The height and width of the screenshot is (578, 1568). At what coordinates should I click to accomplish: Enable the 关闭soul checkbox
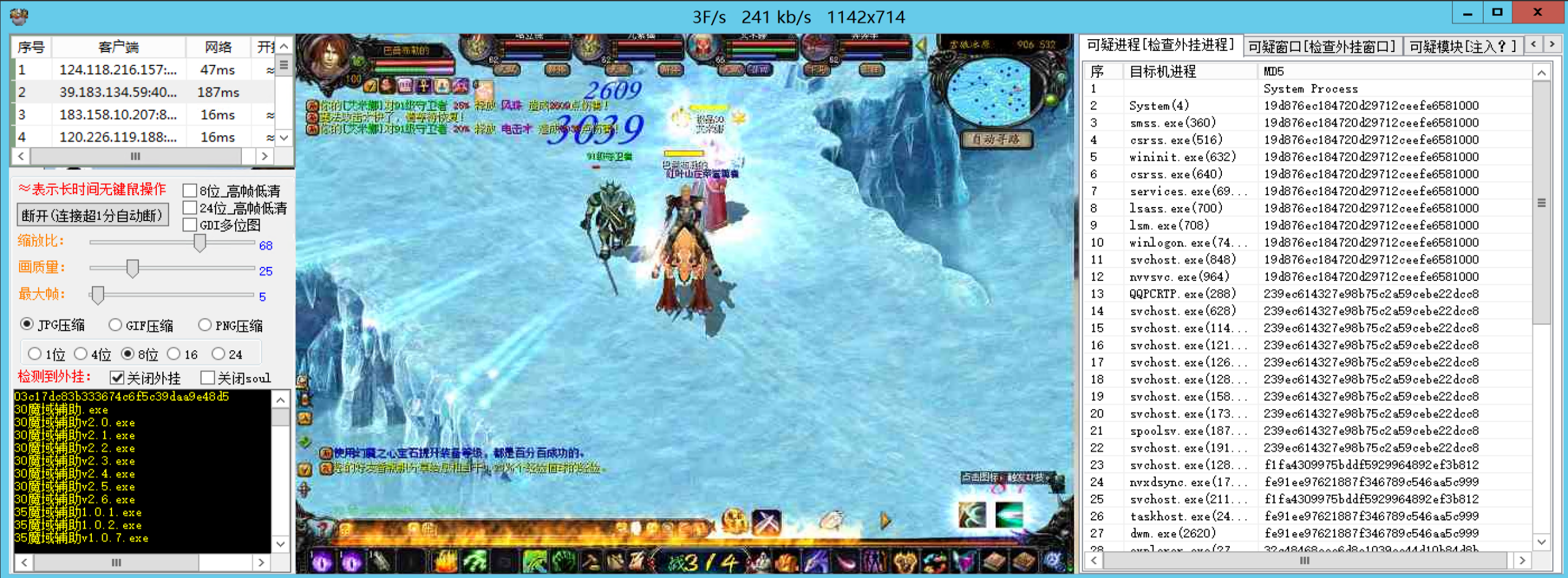tap(208, 378)
